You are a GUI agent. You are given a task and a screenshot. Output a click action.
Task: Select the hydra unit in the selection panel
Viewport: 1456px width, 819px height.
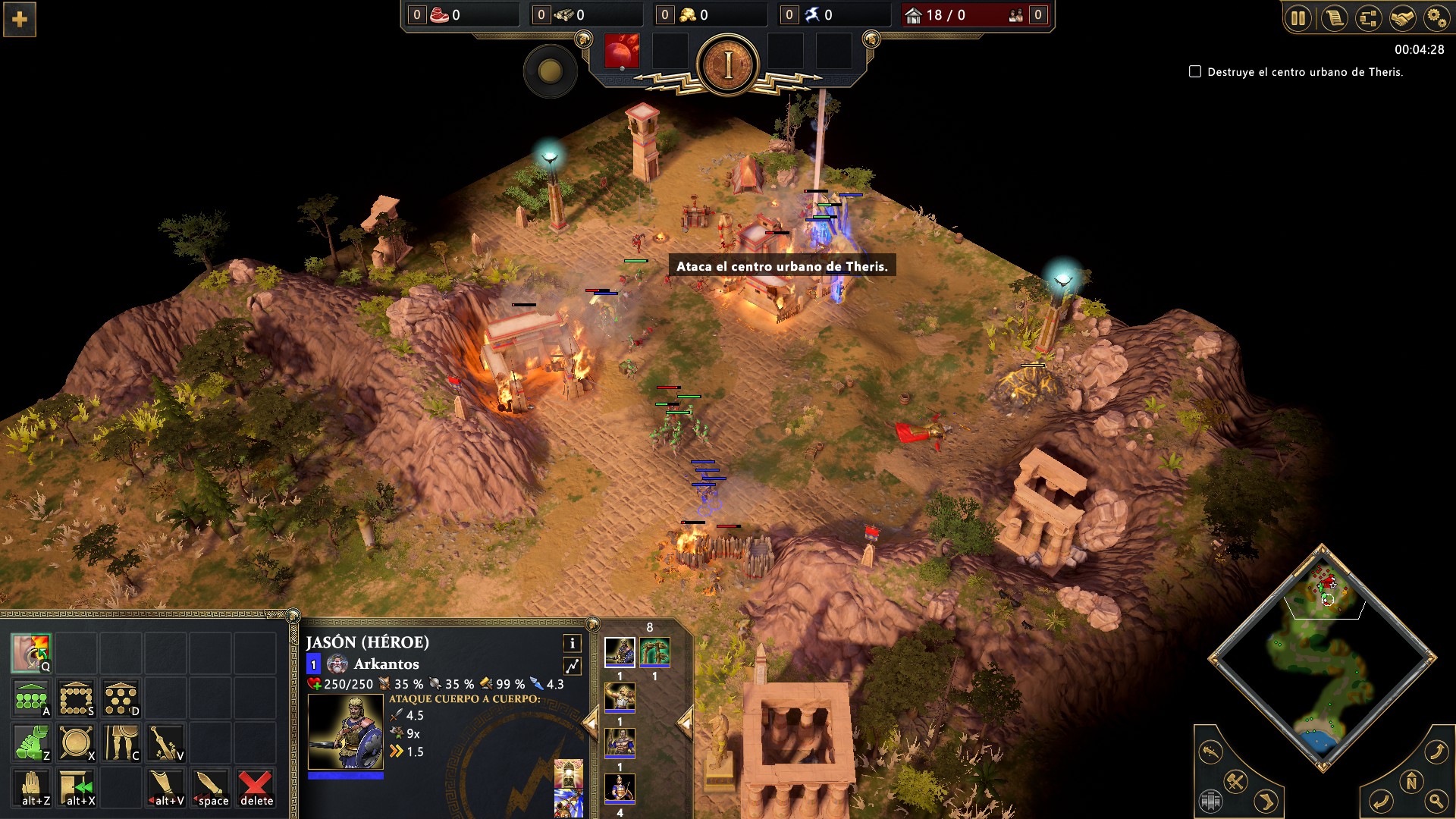pos(654,651)
